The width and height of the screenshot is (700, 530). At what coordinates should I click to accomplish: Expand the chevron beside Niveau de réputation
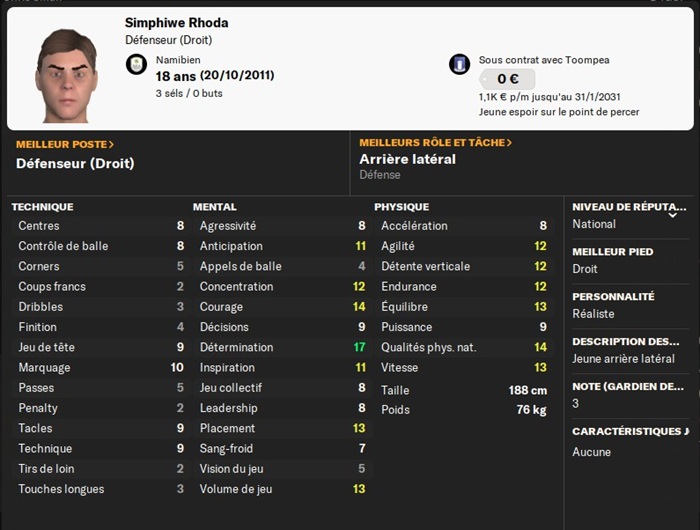(x=673, y=214)
